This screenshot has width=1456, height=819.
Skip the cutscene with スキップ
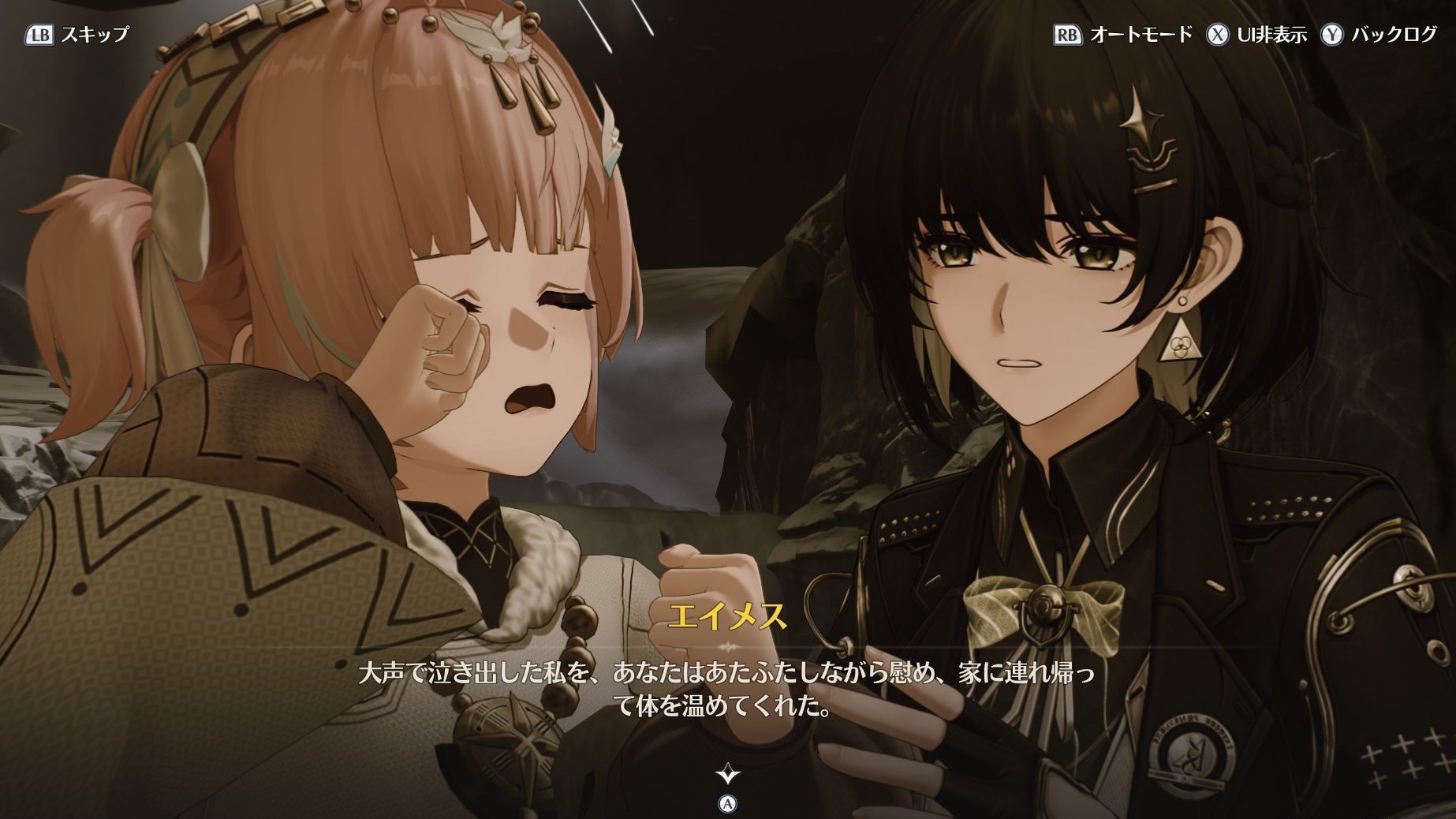(78, 35)
